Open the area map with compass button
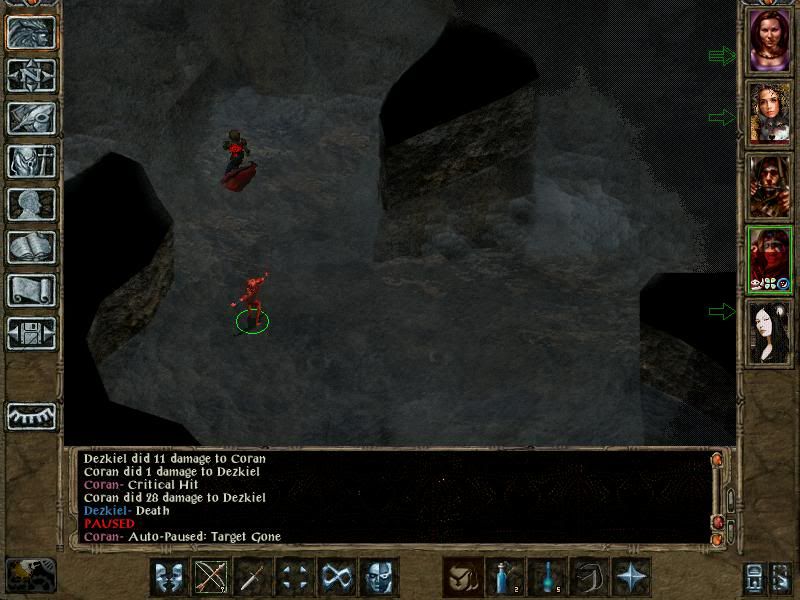Viewport: 800px width, 600px height. tap(31, 75)
